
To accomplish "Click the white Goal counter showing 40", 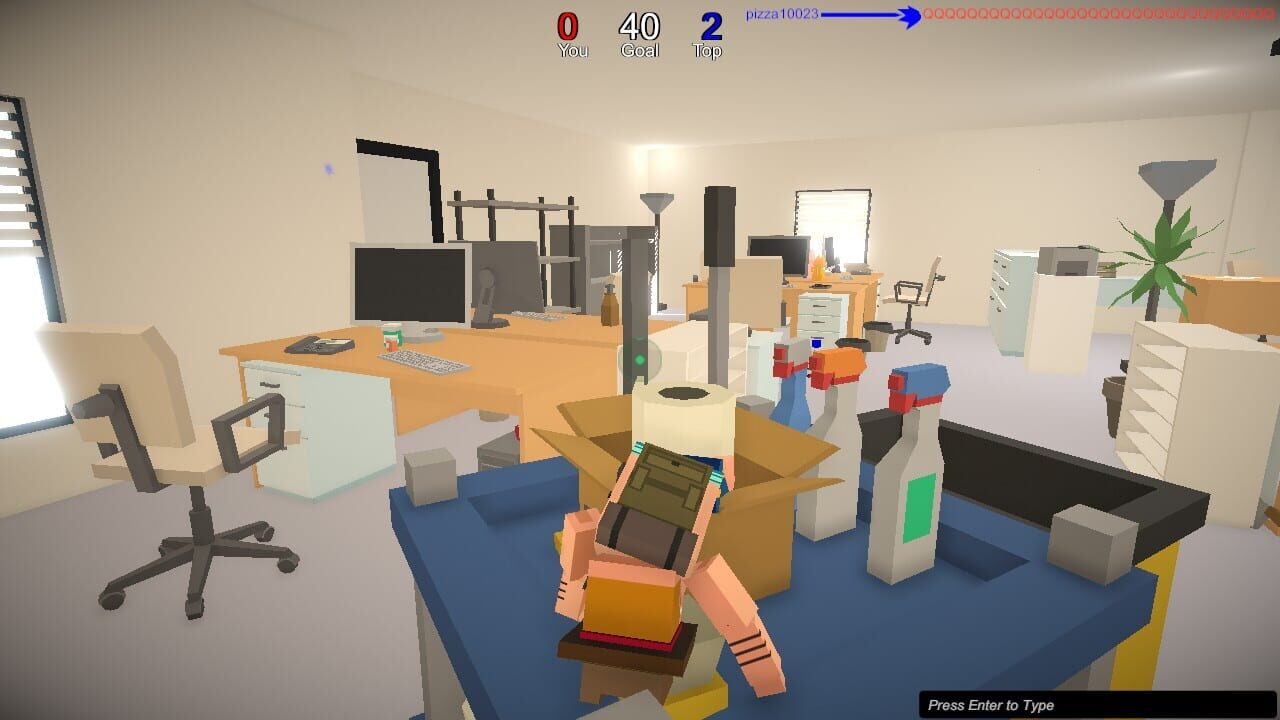I will pos(639,26).
